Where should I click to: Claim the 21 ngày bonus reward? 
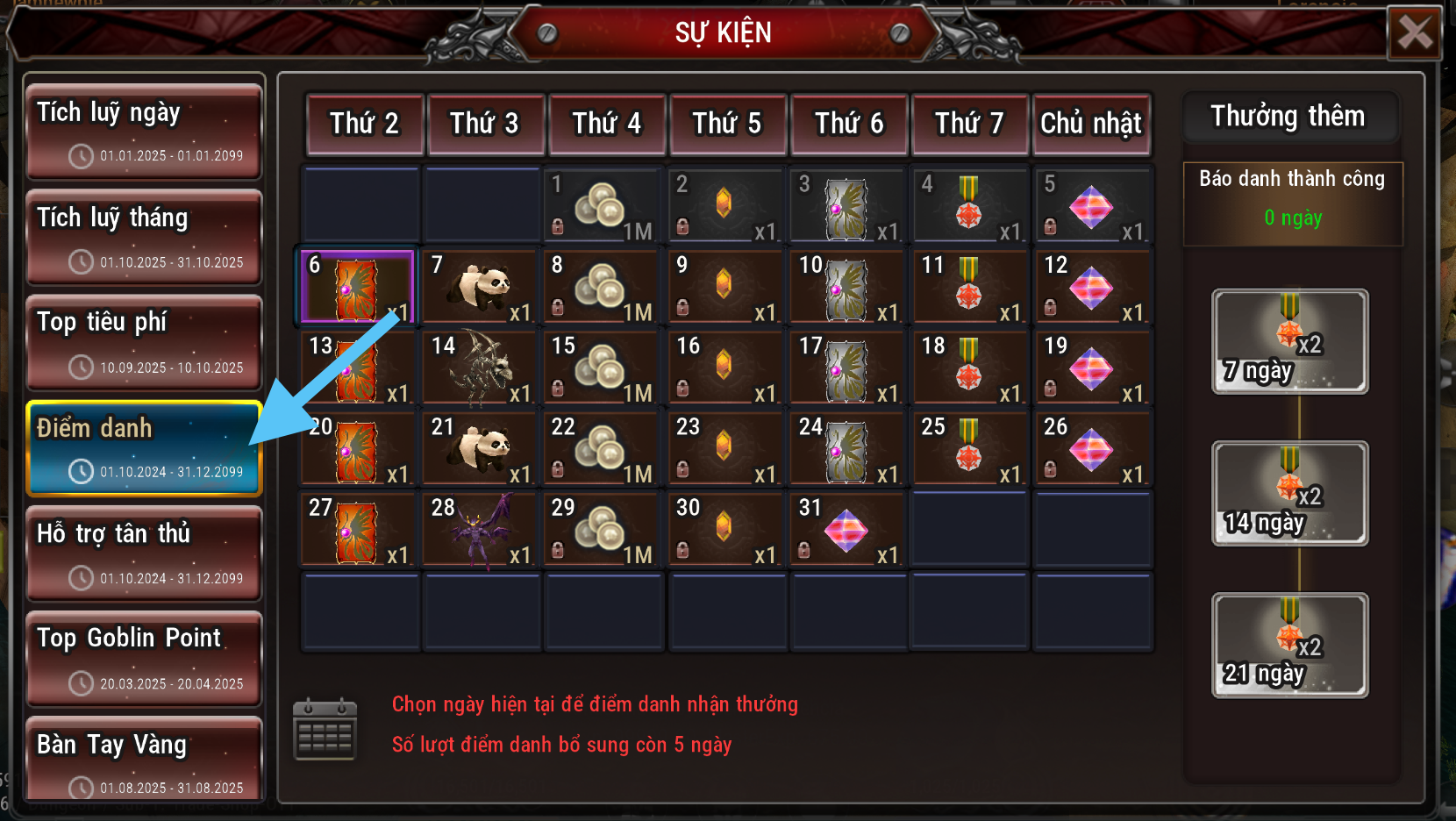pos(1289,645)
